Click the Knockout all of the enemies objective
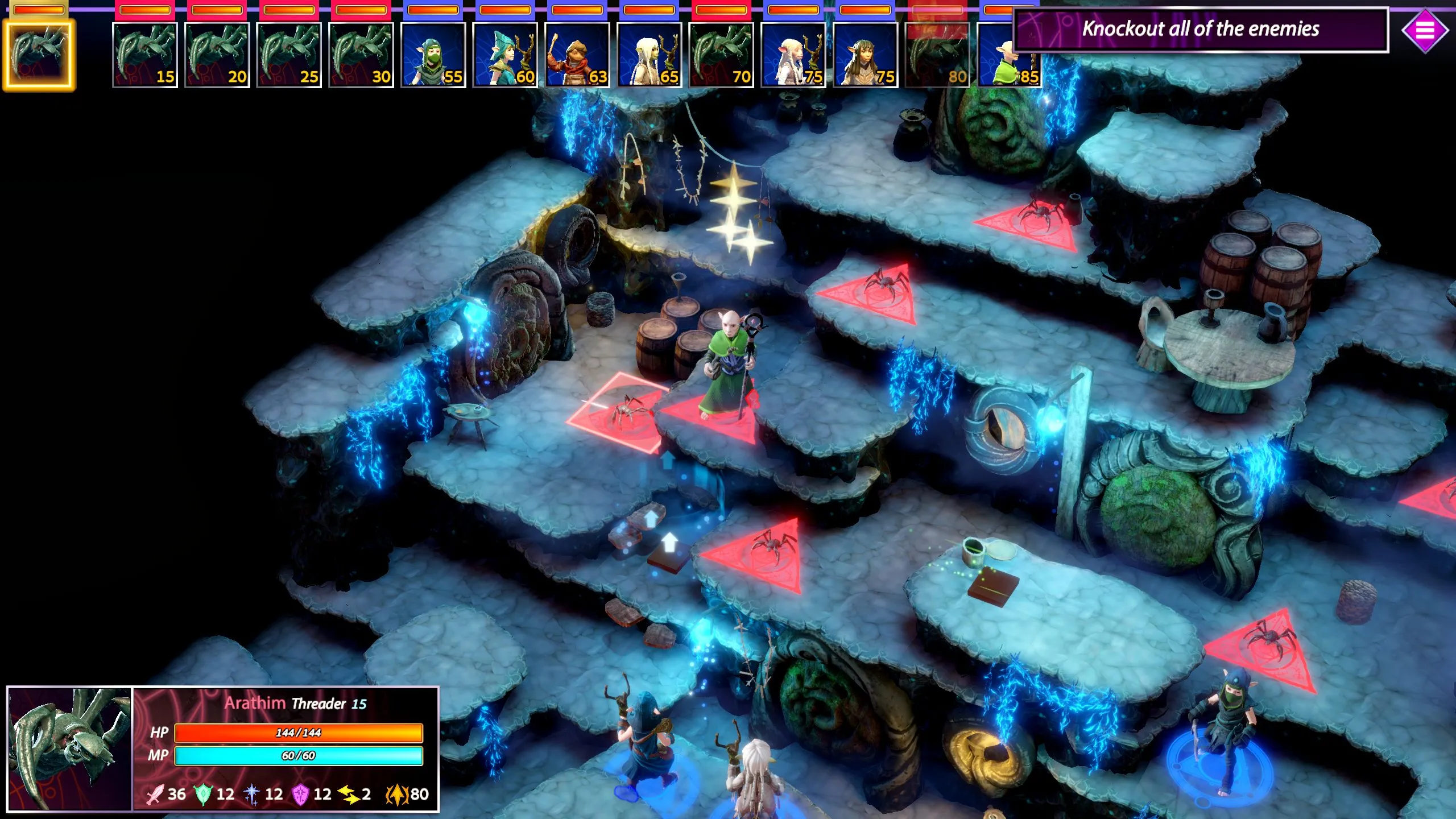 (1200, 30)
